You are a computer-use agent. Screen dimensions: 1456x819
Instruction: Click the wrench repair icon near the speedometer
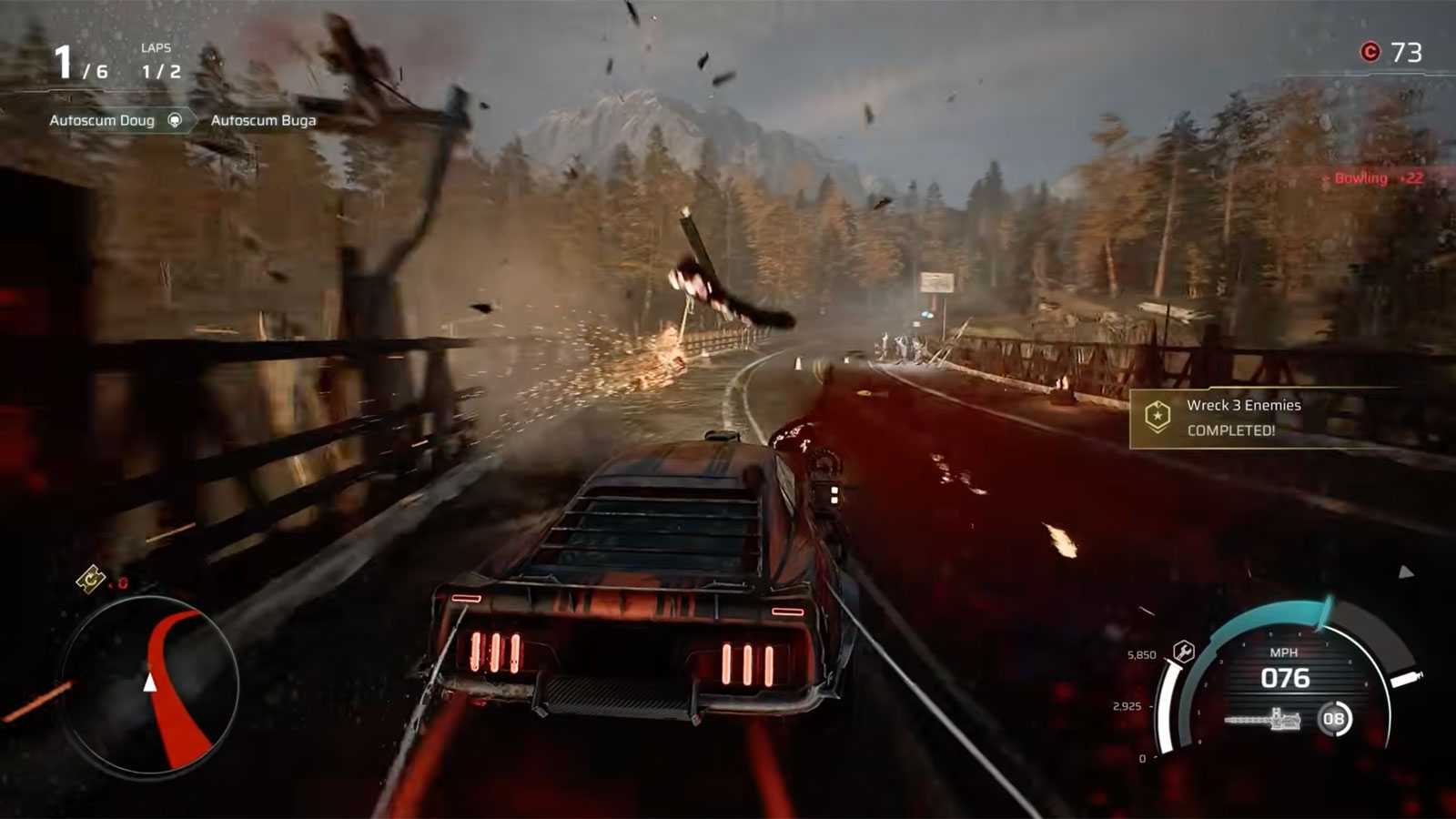click(1182, 652)
